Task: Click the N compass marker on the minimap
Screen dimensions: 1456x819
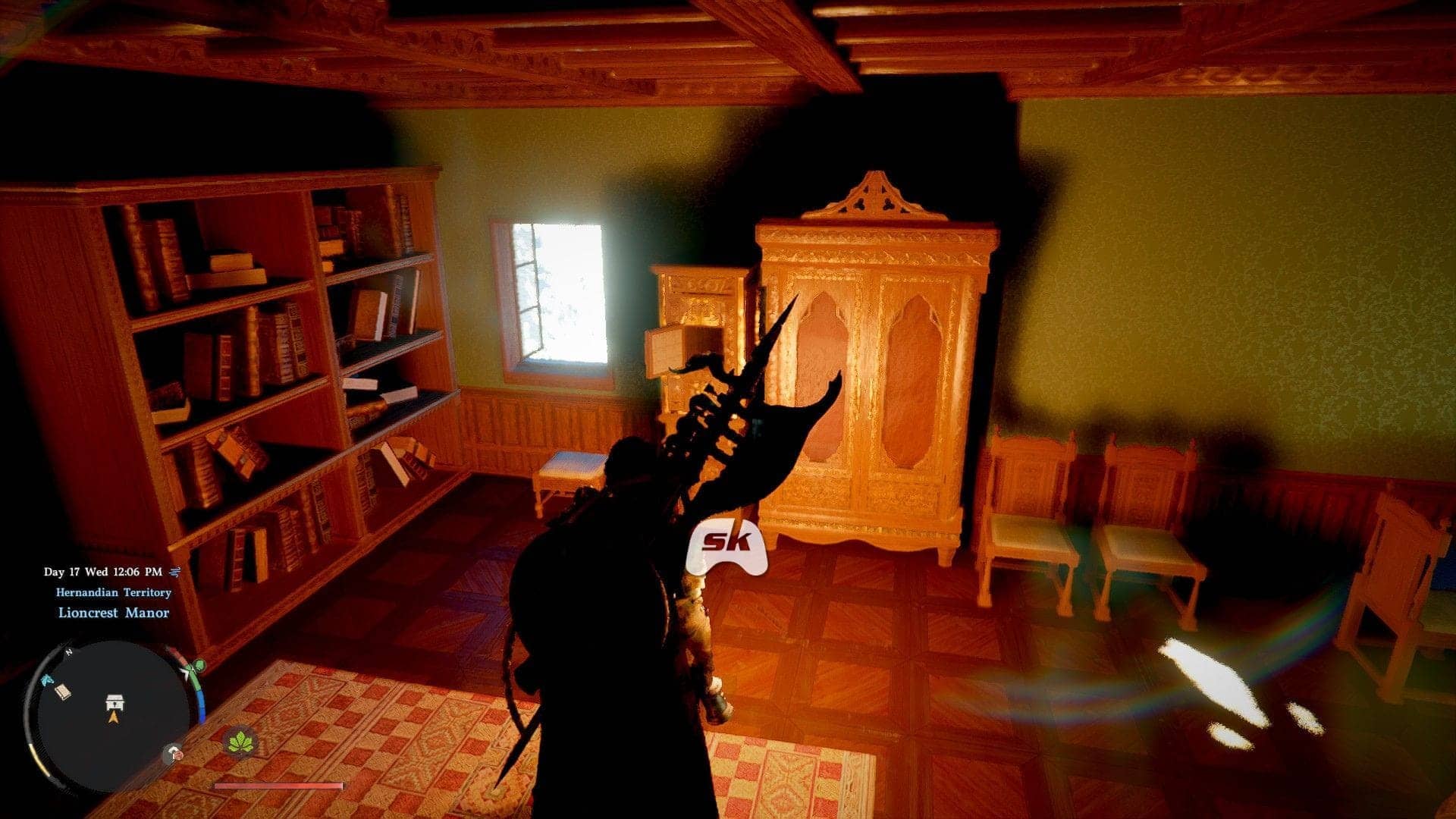Action: (68, 651)
